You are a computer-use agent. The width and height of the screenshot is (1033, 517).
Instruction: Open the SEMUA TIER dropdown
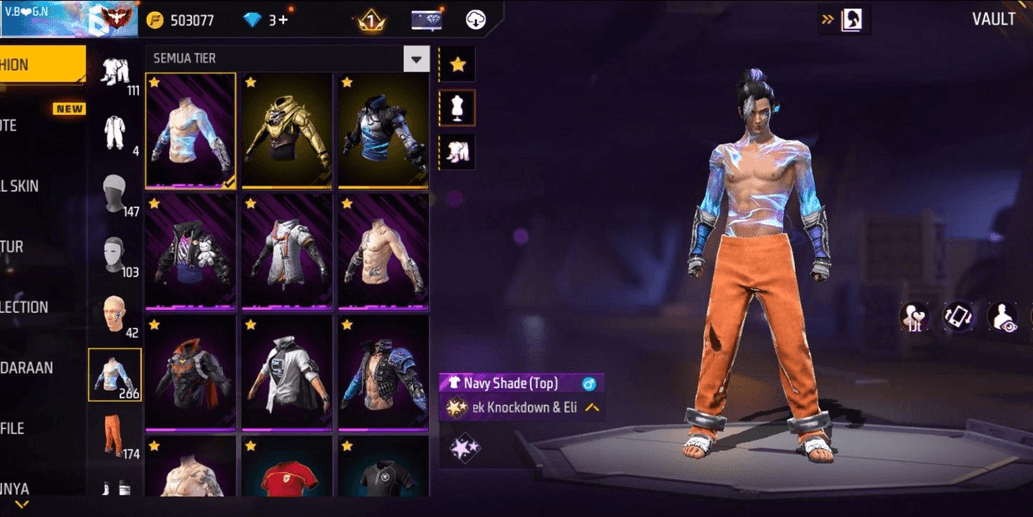pyautogui.click(x=417, y=59)
